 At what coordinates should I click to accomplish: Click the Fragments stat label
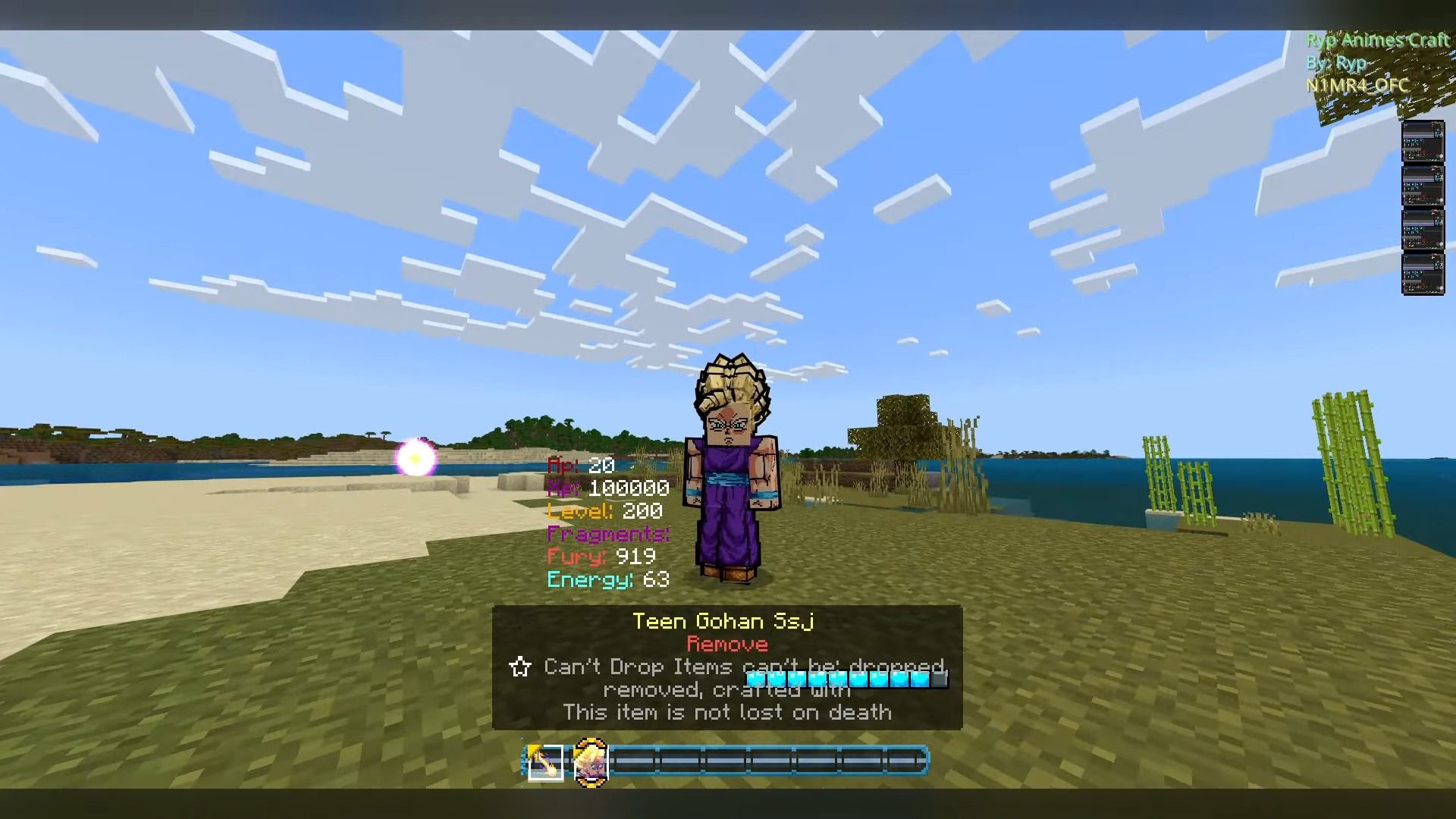click(607, 534)
